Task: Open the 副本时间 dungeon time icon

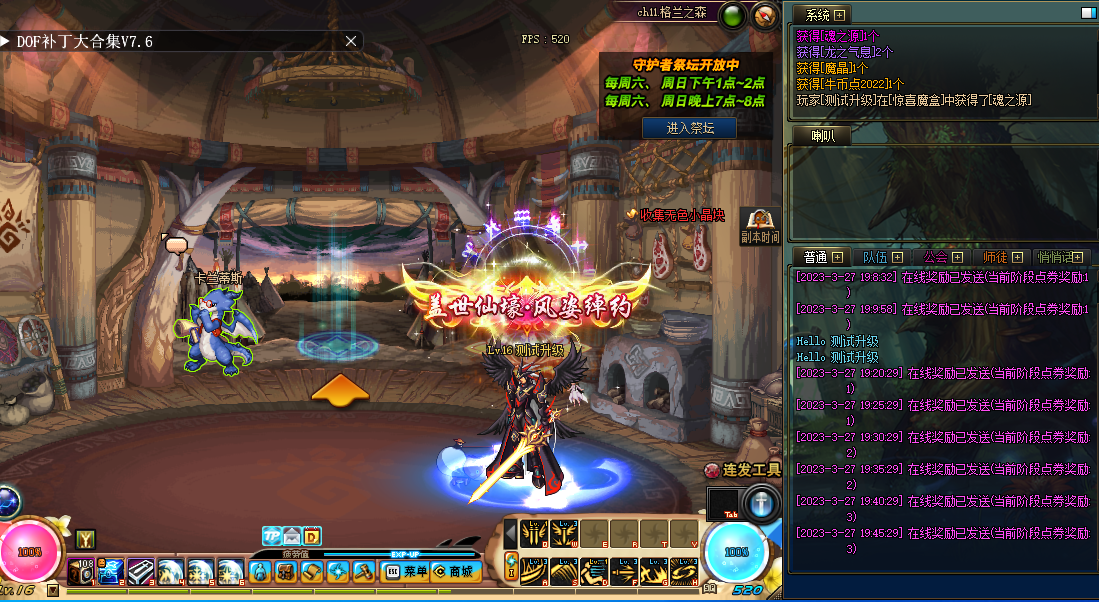Action: (x=760, y=227)
